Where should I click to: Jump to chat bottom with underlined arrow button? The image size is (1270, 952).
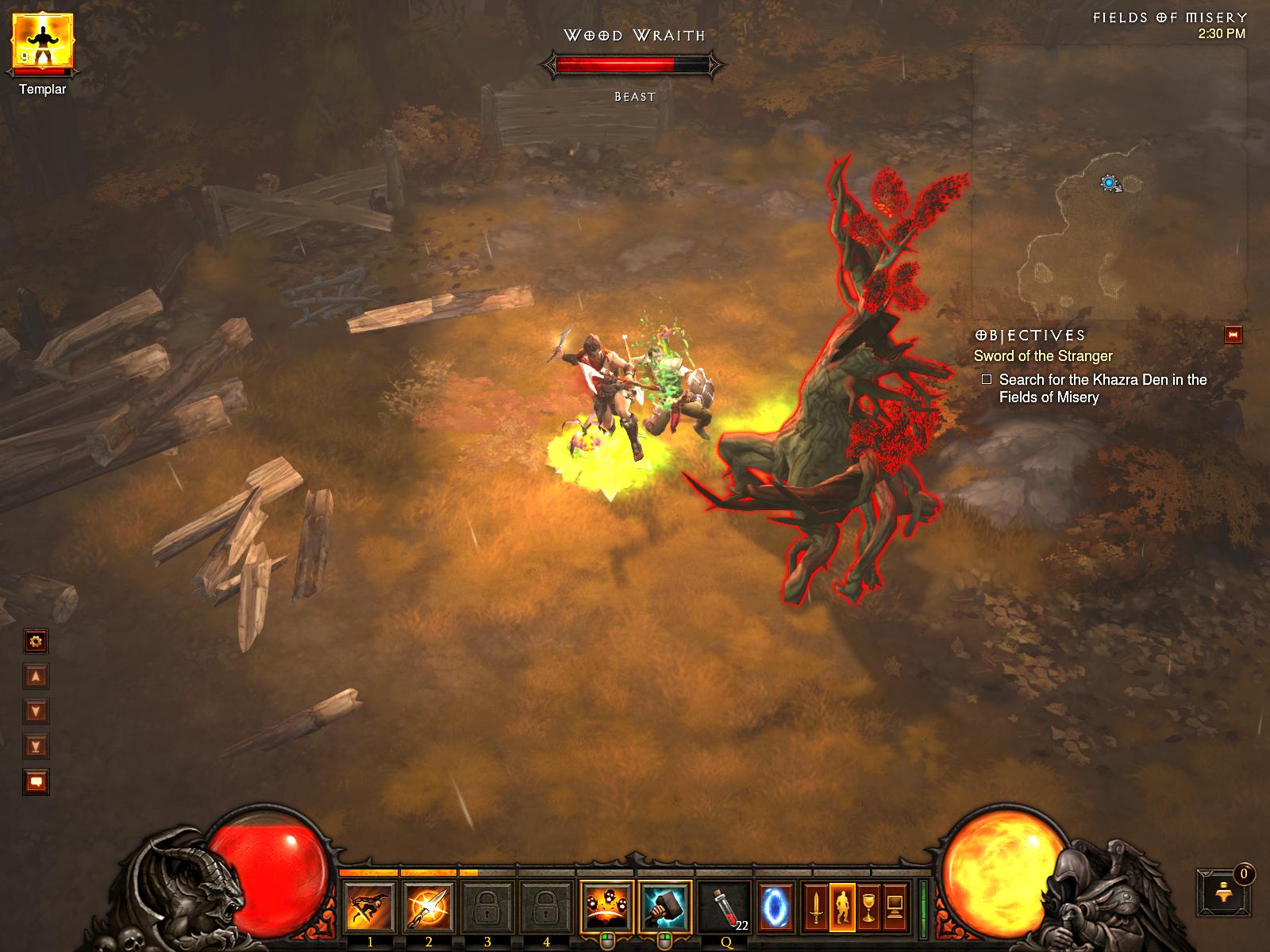coord(37,746)
